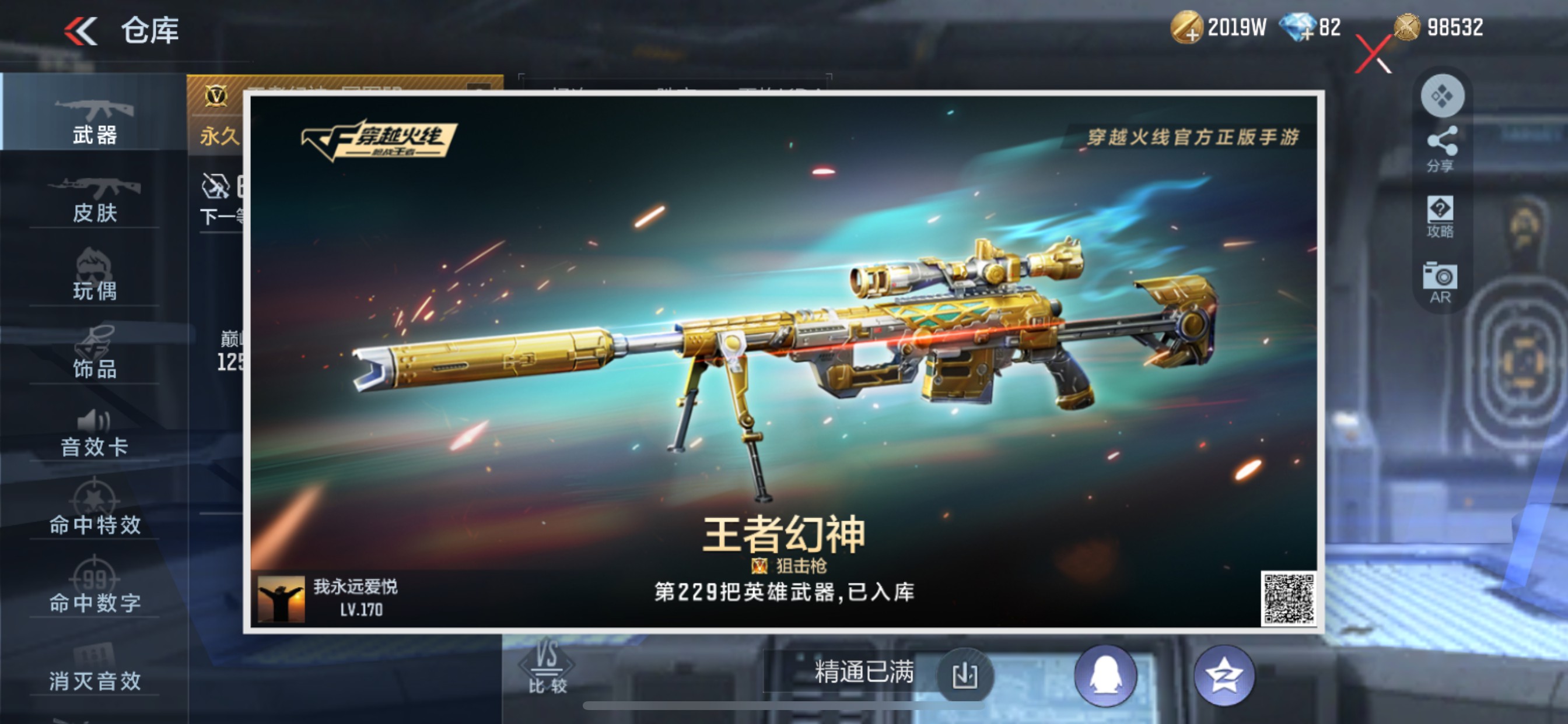Screen dimensions: 1568x724
Task: Open the 攻略 strategy guide
Action: tap(1440, 217)
